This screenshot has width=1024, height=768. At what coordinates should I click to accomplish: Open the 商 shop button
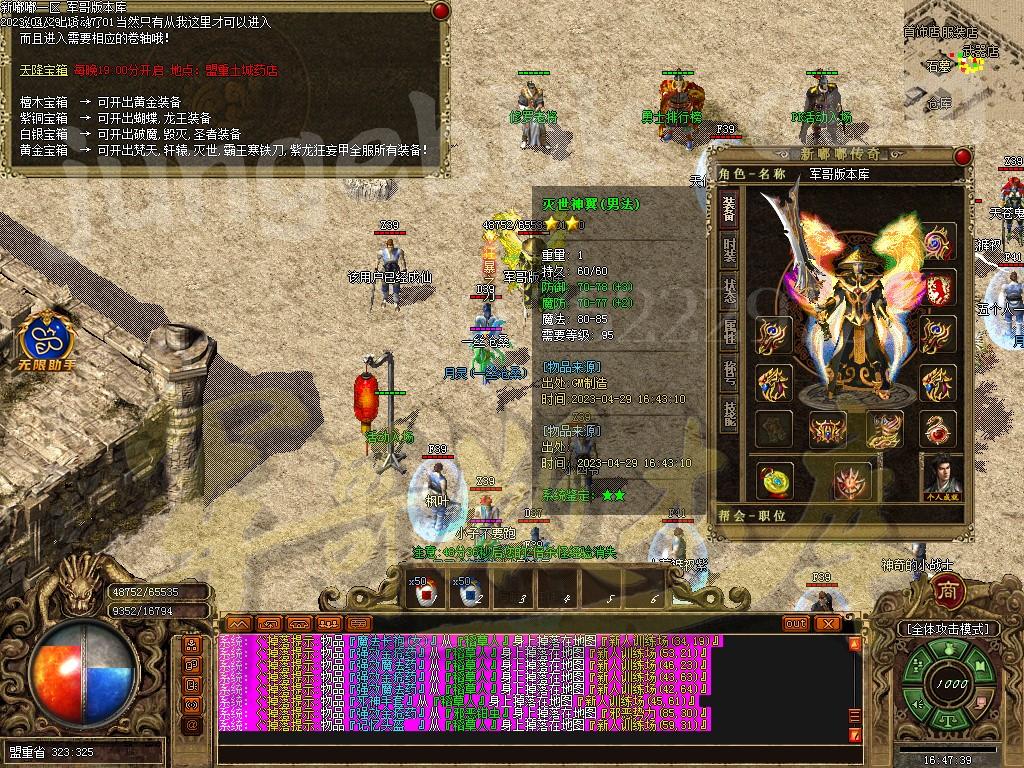[946, 591]
